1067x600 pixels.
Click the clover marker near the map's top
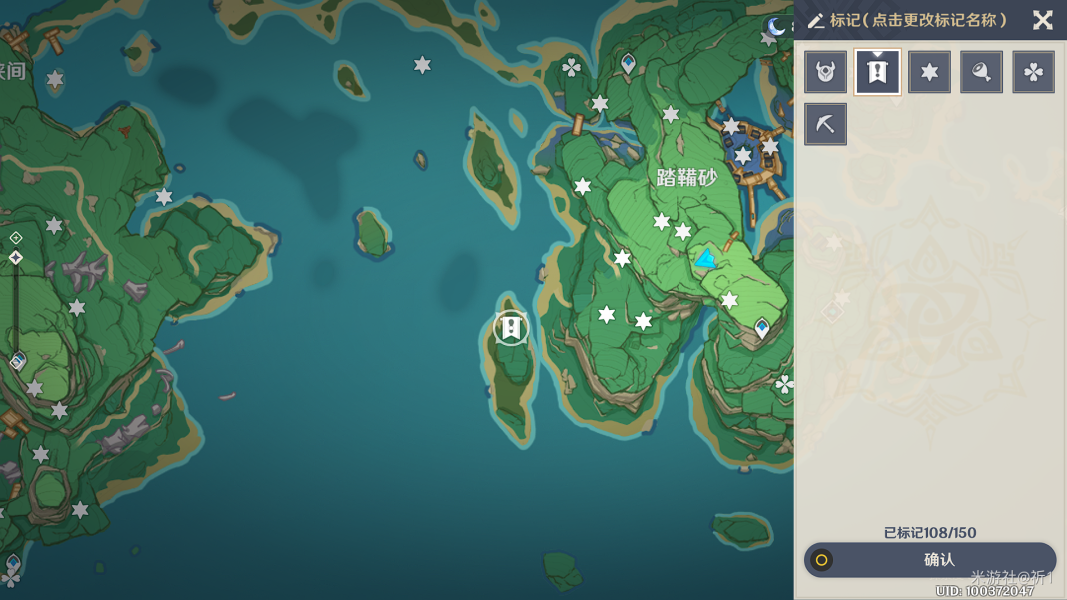point(571,67)
